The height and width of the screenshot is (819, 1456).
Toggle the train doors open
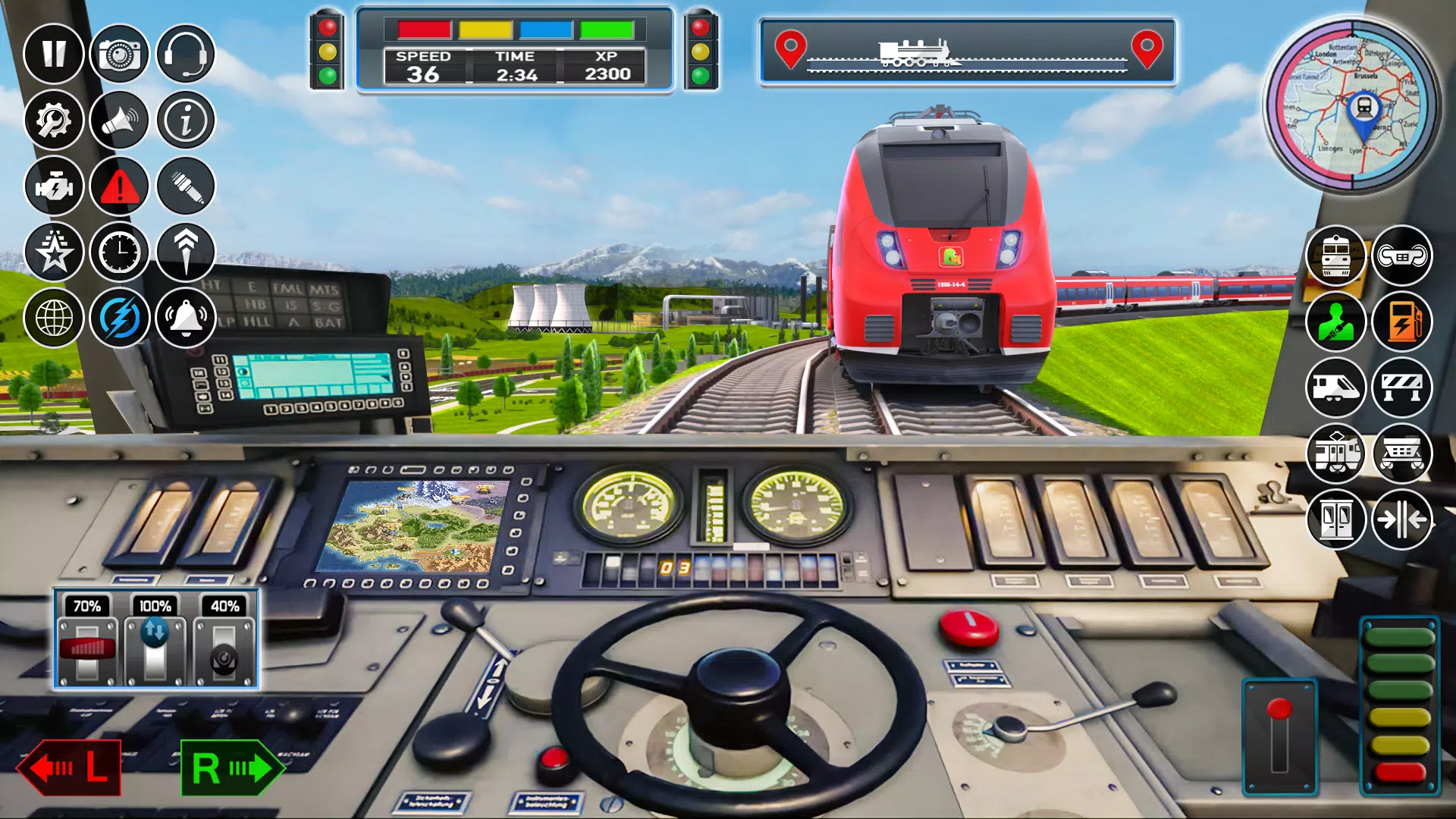point(1336,519)
